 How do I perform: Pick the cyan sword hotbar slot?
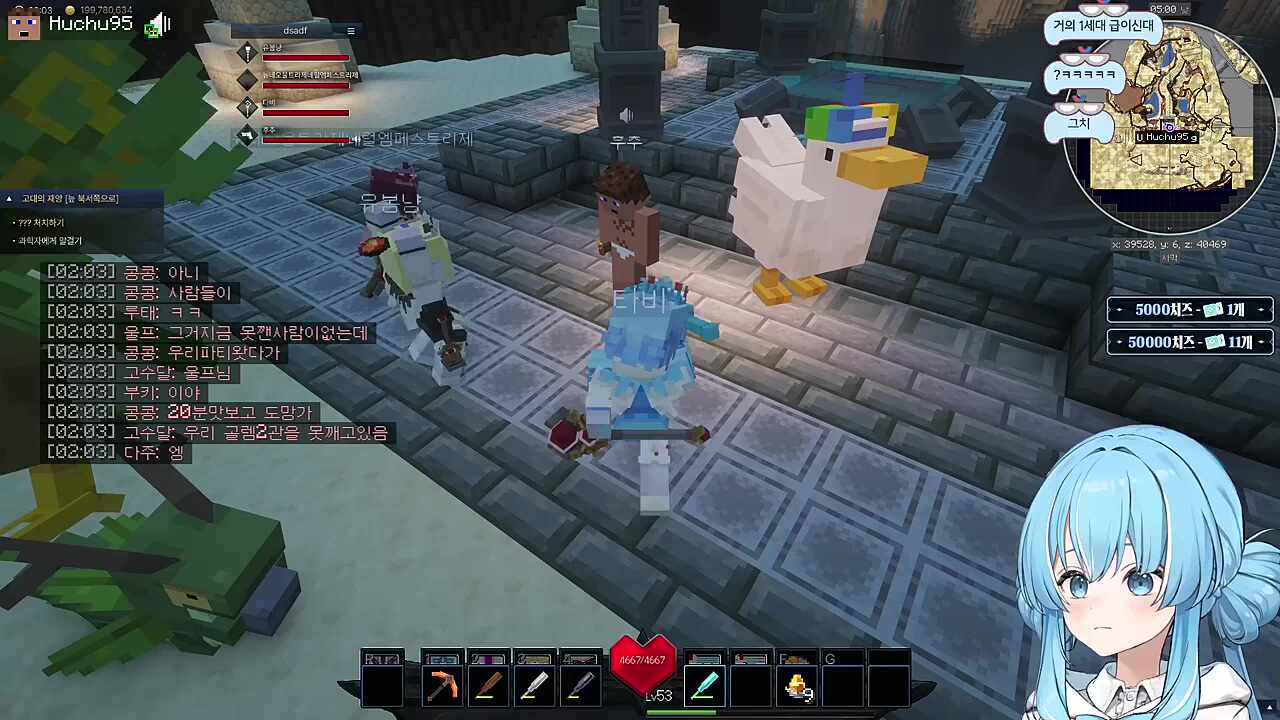[x=704, y=687]
